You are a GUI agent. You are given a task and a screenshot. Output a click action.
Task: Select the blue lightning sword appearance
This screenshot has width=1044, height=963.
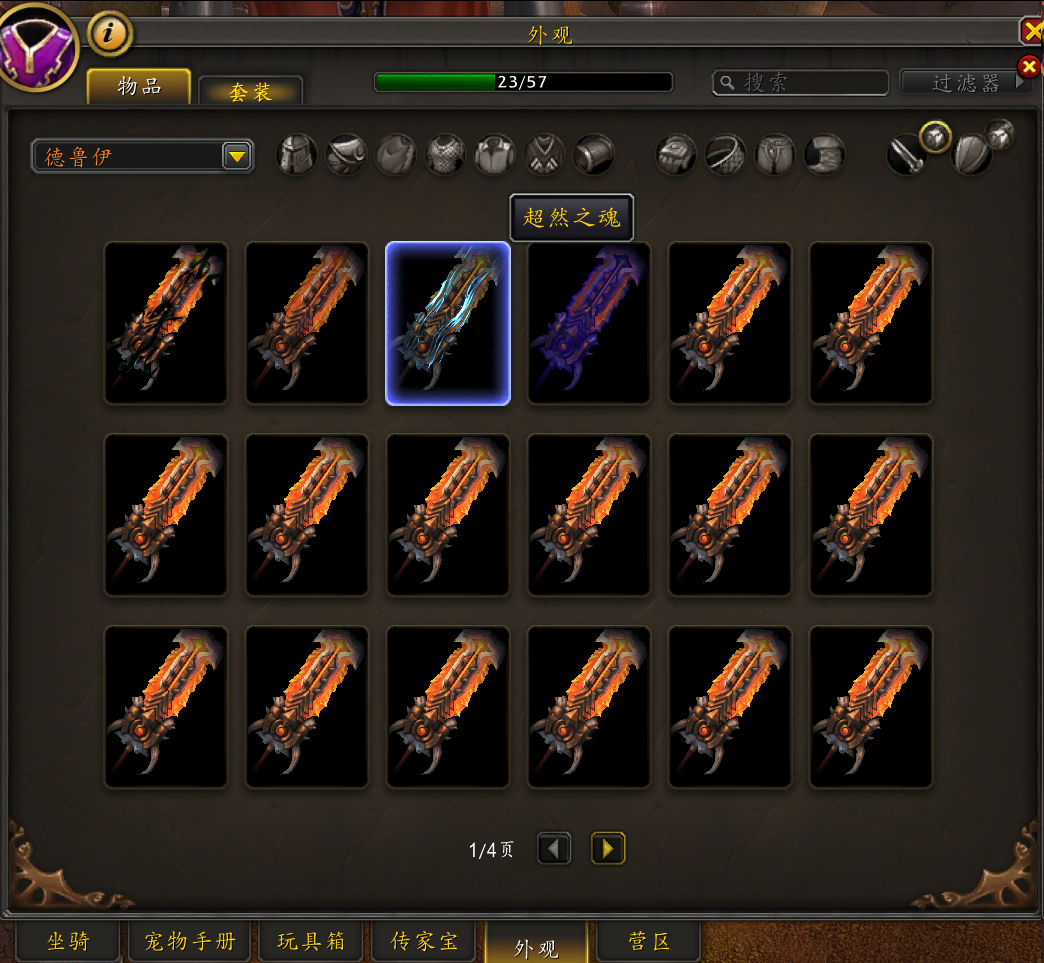coord(448,323)
